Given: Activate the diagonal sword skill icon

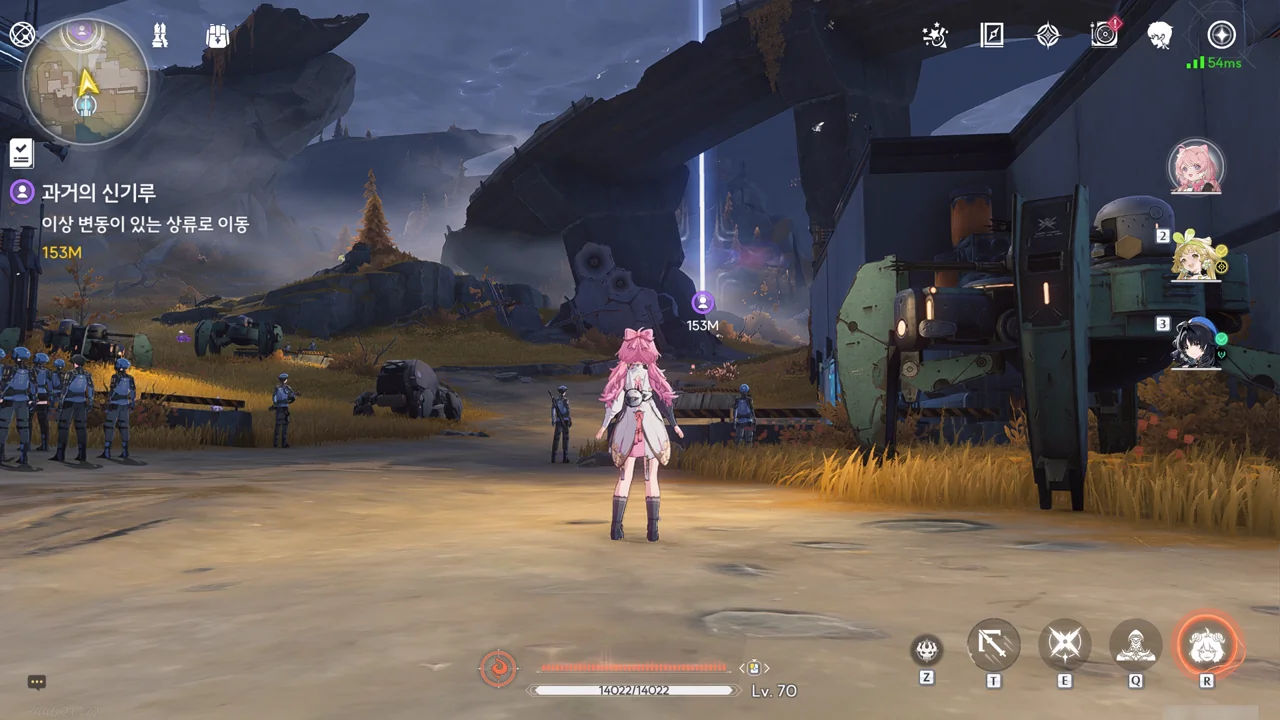Looking at the screenshot, I should (x=993, y=645).
